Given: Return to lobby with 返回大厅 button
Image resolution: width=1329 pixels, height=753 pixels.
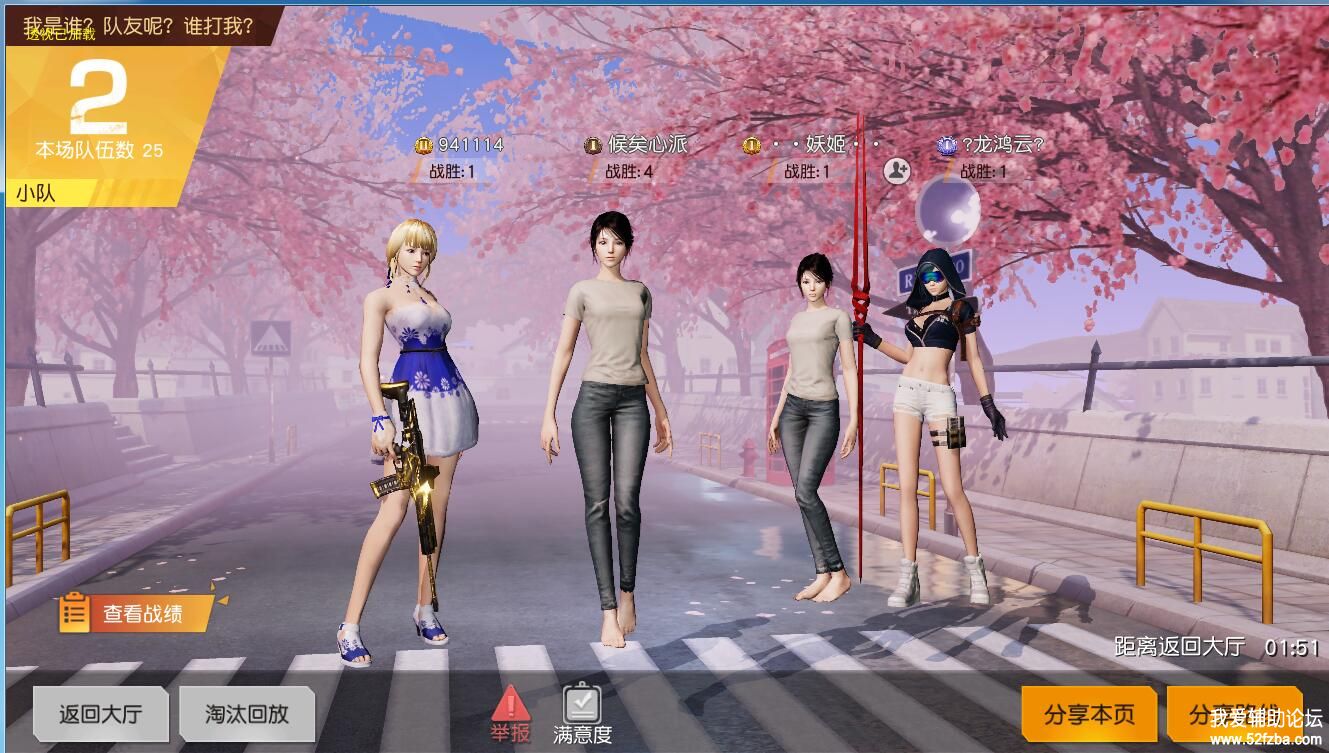Looking at the screenshot, I should (100, 713).
